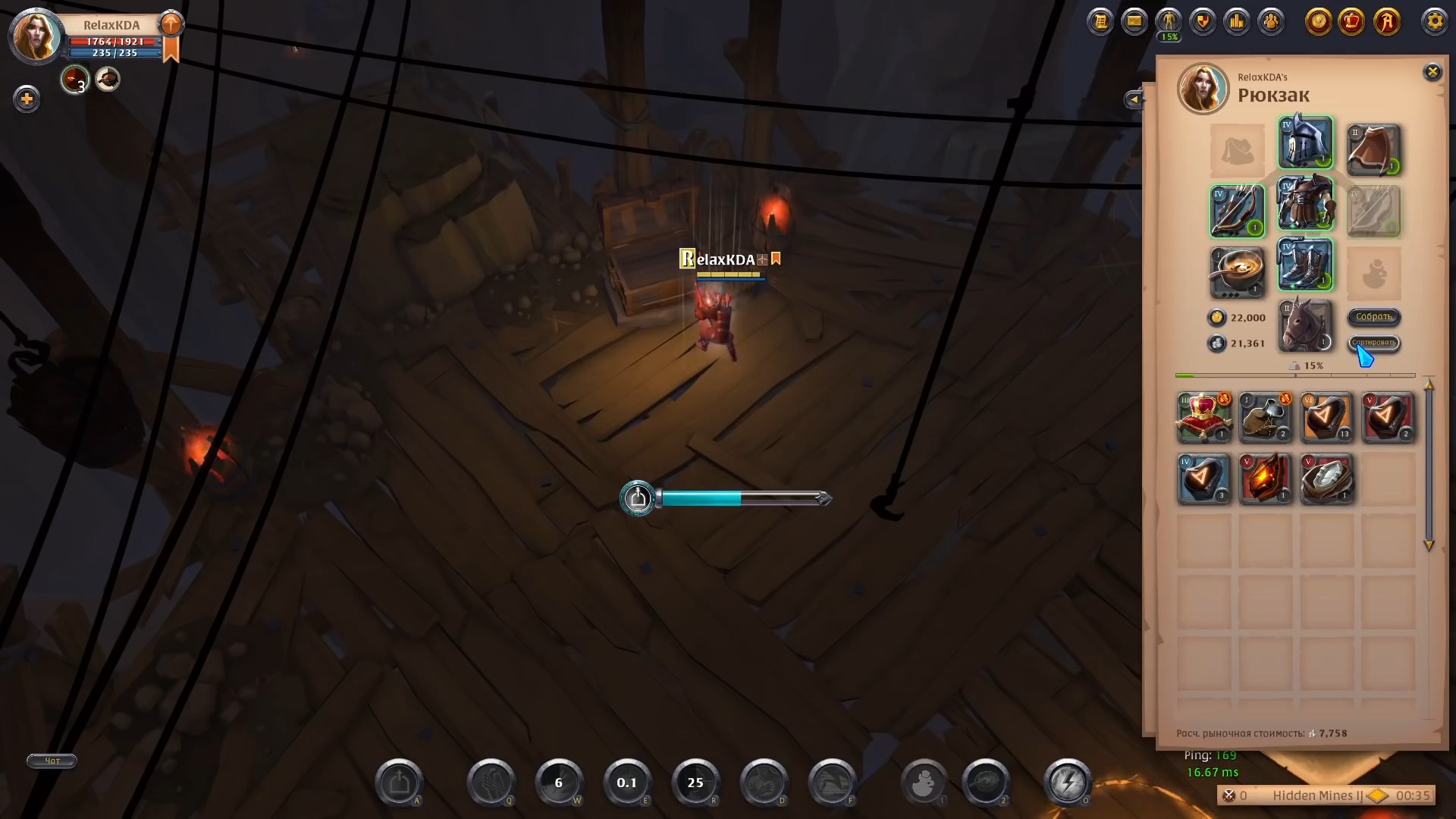
Task: Select the equipped helmet in backpack panel
Action: point(1305,143)
